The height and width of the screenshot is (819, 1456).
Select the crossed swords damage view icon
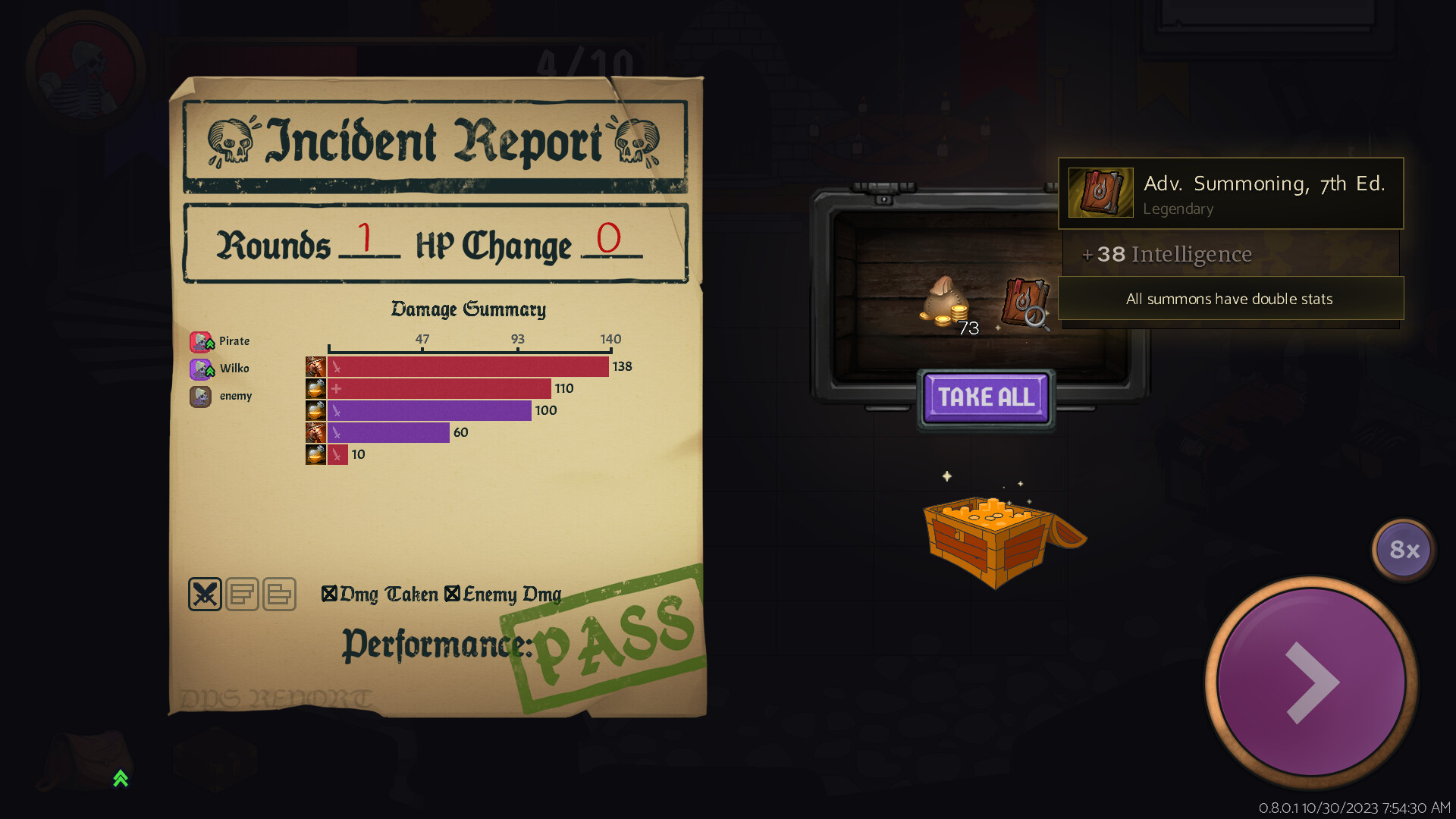point(204,594)
